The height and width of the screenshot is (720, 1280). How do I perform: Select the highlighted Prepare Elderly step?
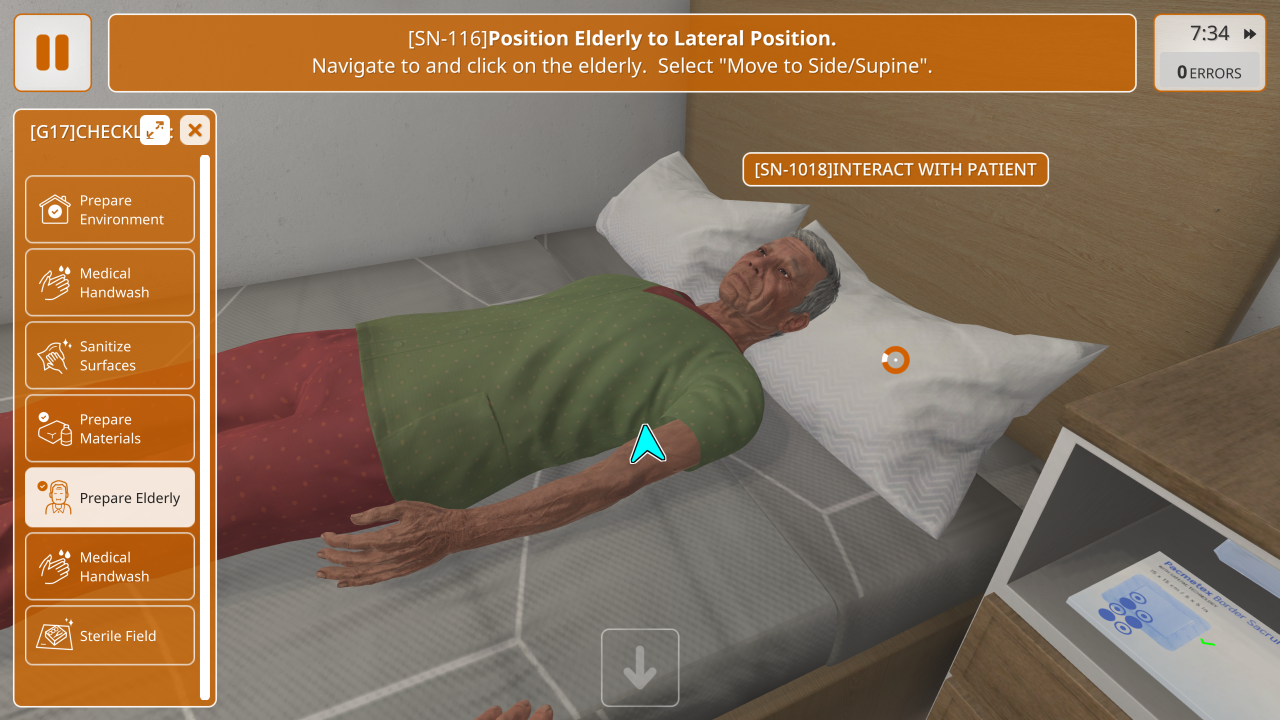110,497
